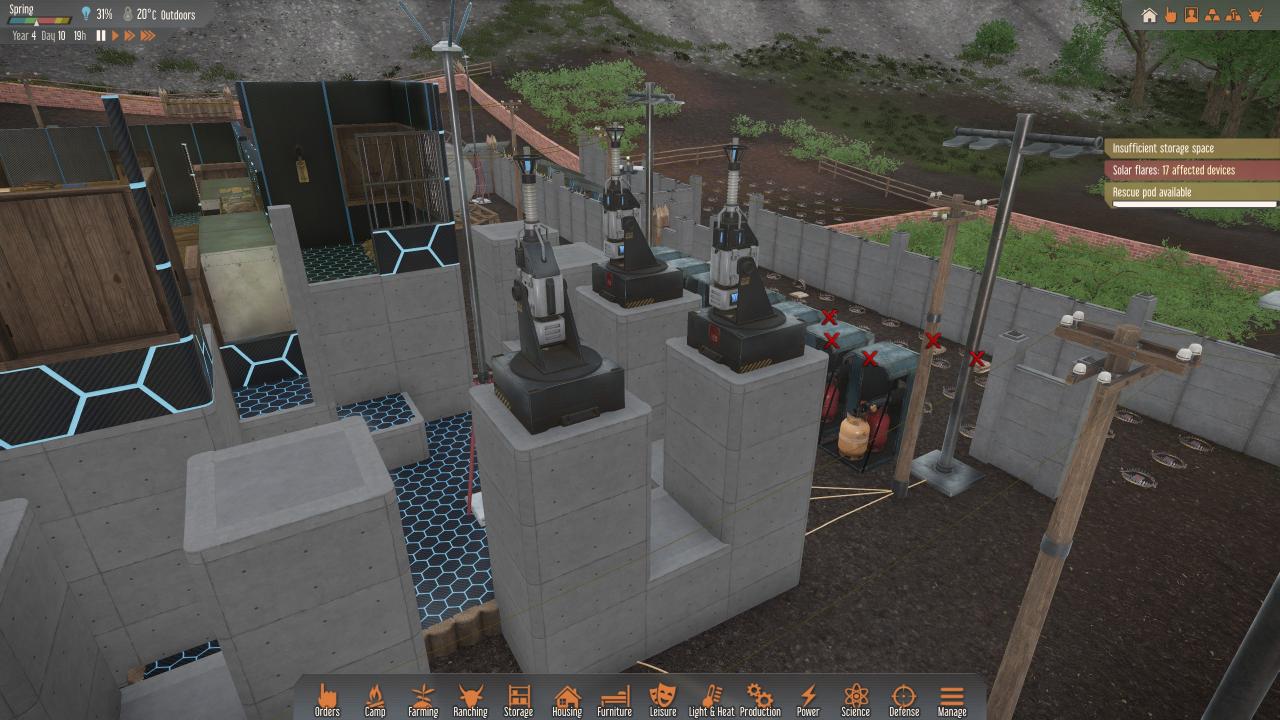
Task: Open the Manage menu
Action: [x=951, y=699]
